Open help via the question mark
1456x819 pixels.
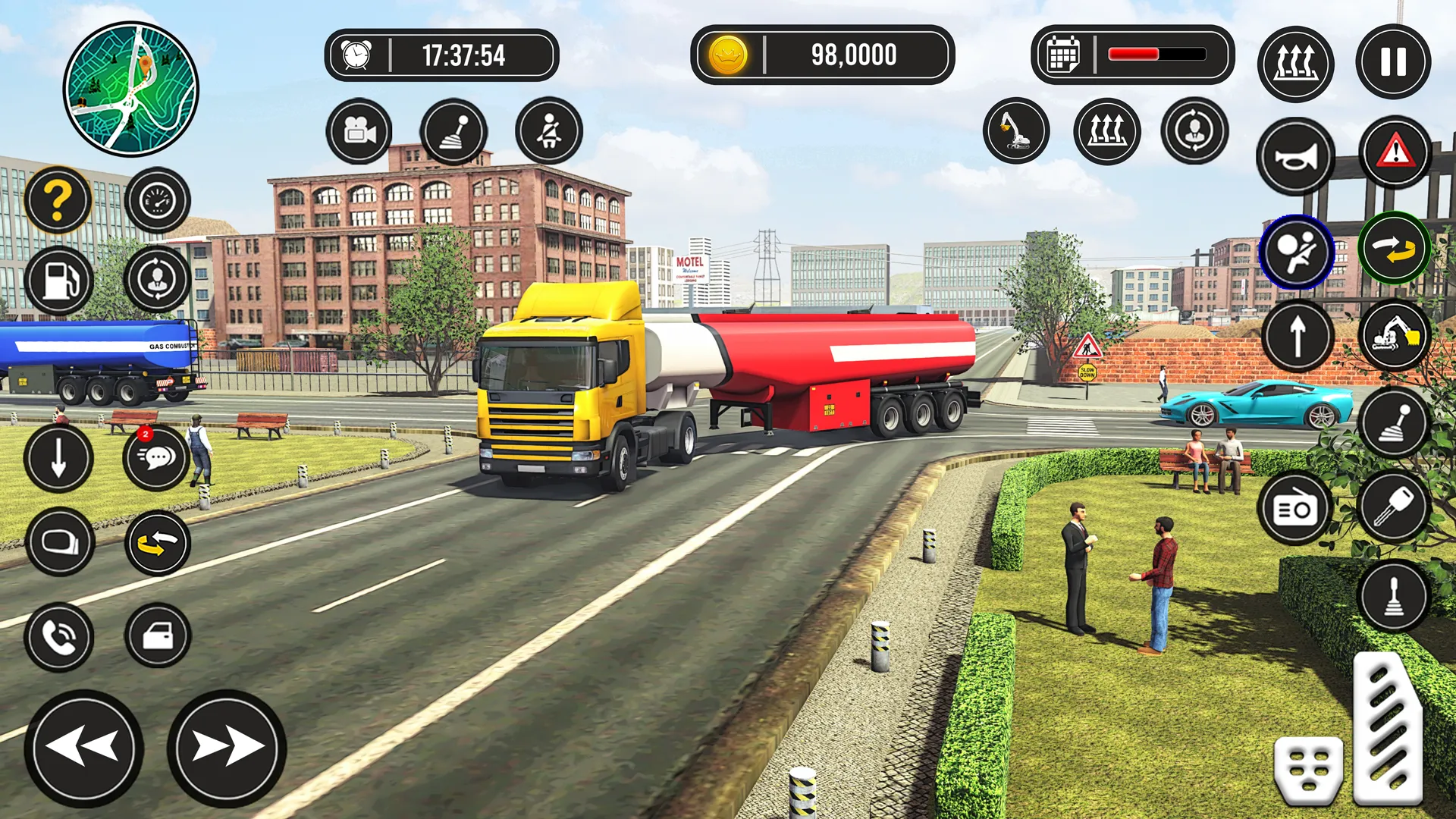click(60, 199)
